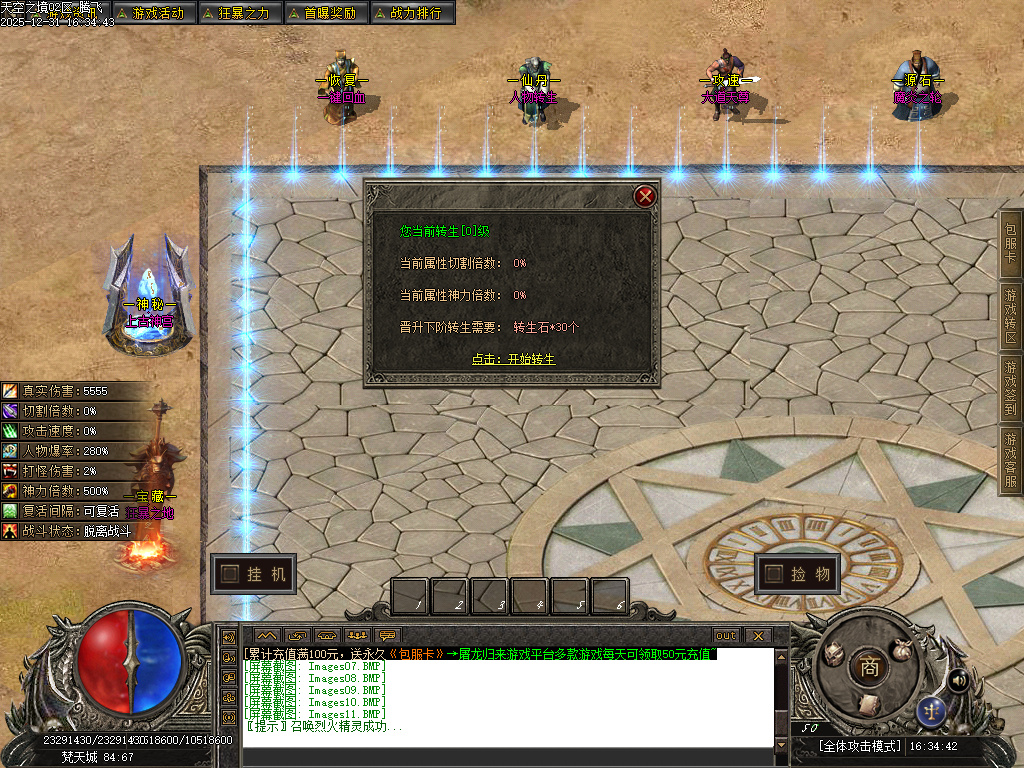Image resolution: width=1024 pixels, height=768 pixels.
Task: Click the blue round icon beside the time
Action: coord(930,711)
